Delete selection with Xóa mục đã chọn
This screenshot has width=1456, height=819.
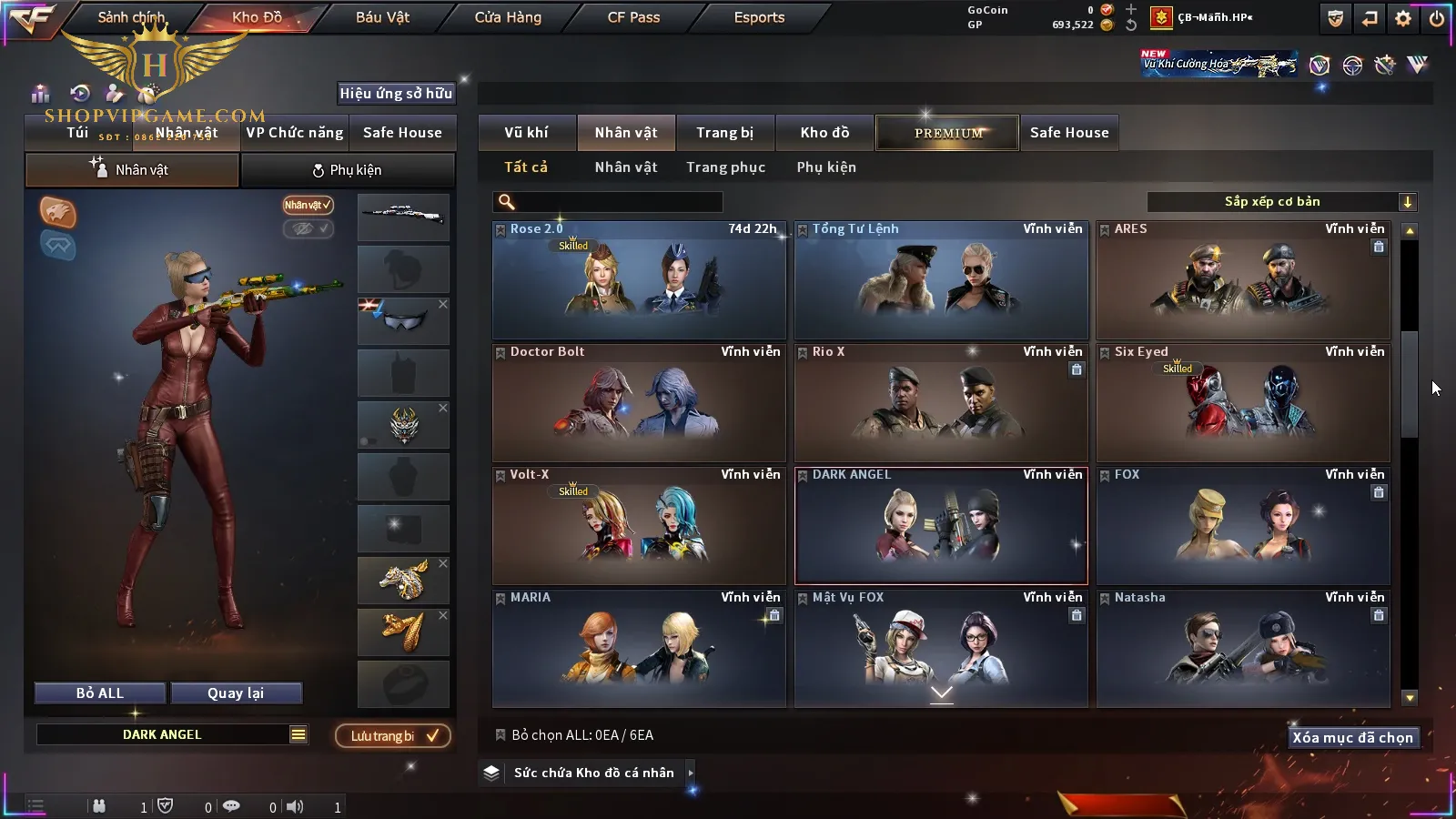[1352, 738]
